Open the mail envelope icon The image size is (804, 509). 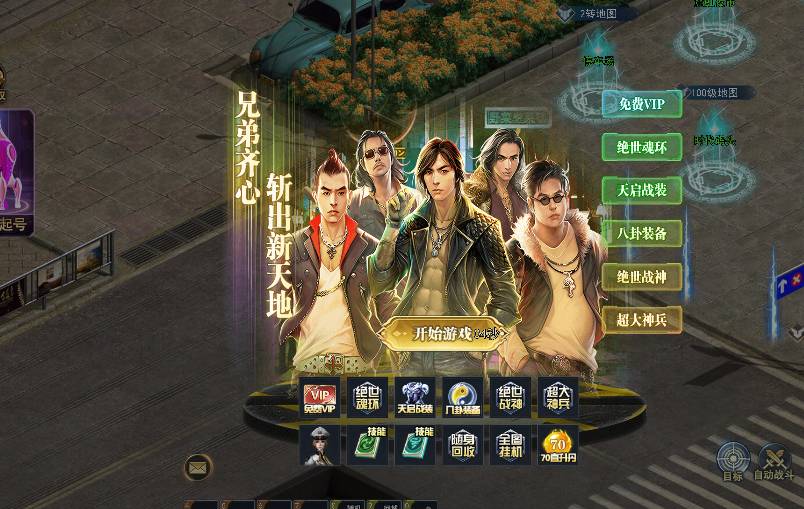click(x=198, y=466)
